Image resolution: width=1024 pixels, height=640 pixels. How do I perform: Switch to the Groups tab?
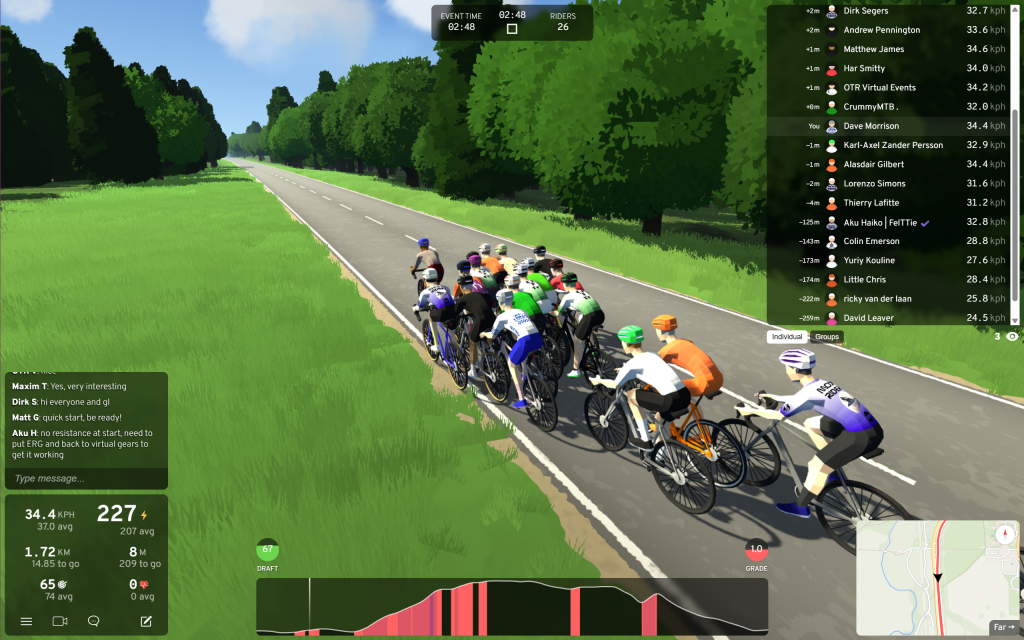827,337
